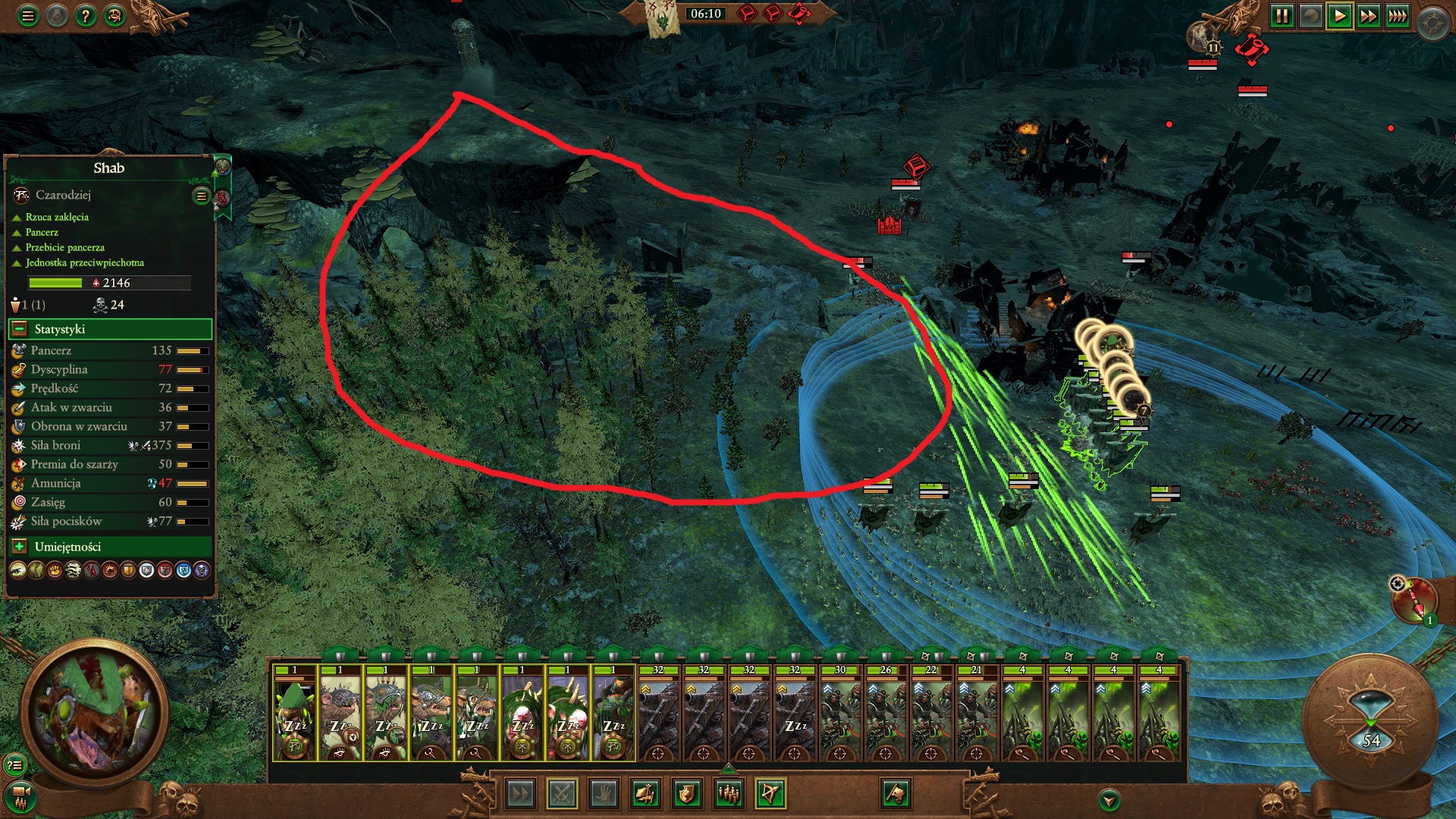Open the main menu (hamburger icon) top-left

pyautogui.click(x=27, y=14)
